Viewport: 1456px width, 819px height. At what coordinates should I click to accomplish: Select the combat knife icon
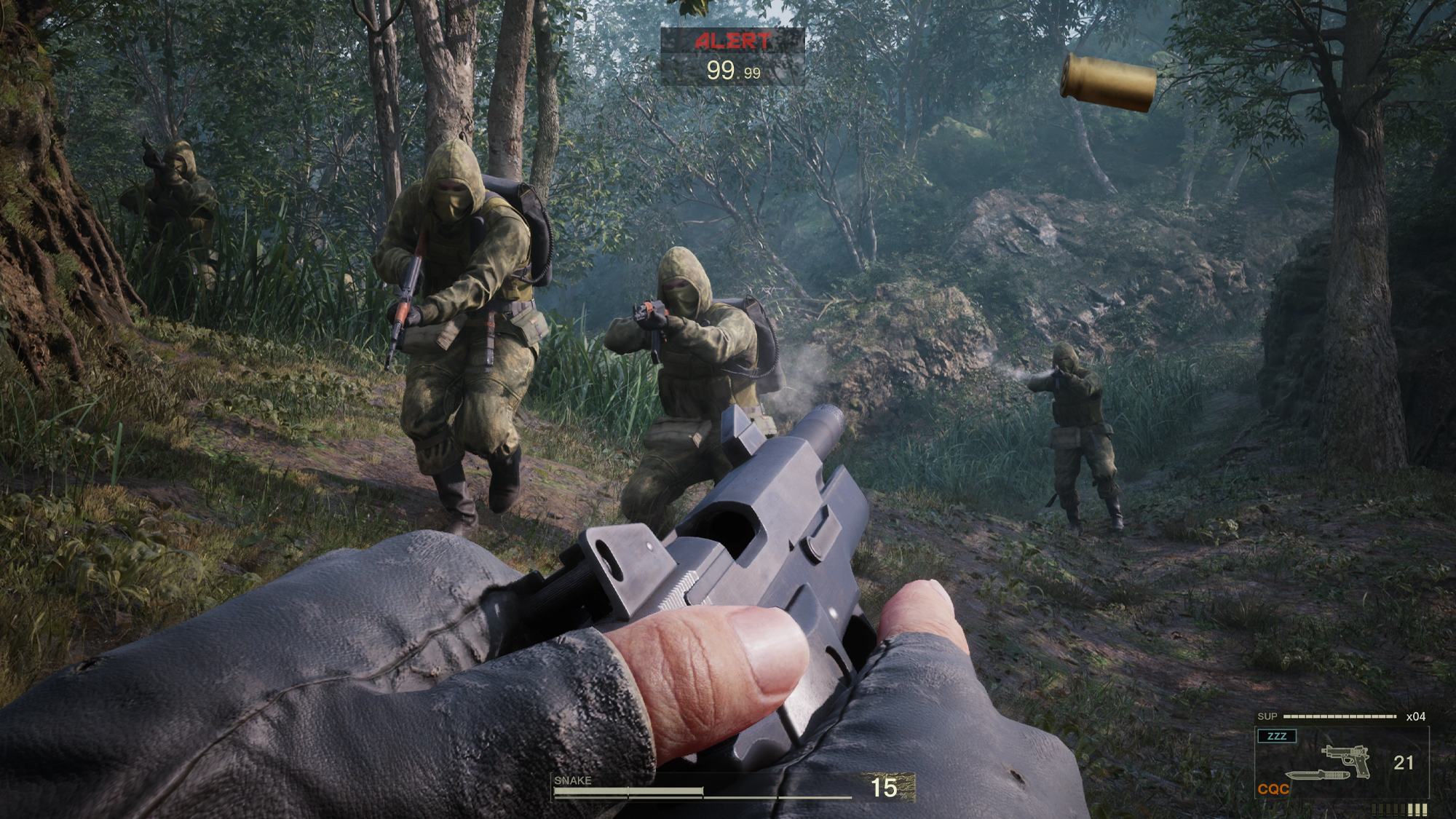(1316, 776)
